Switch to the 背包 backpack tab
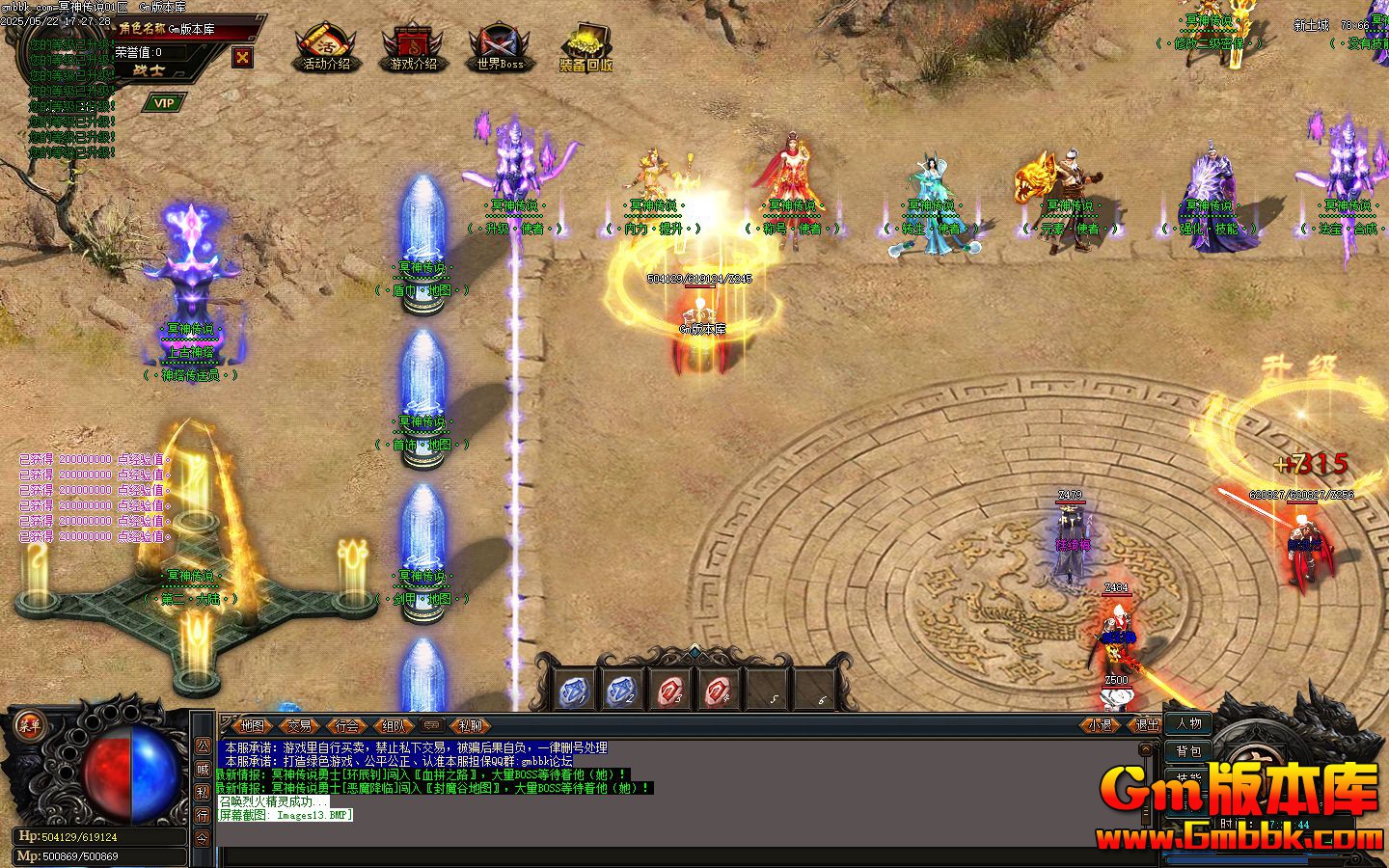 pos(1188,750)
